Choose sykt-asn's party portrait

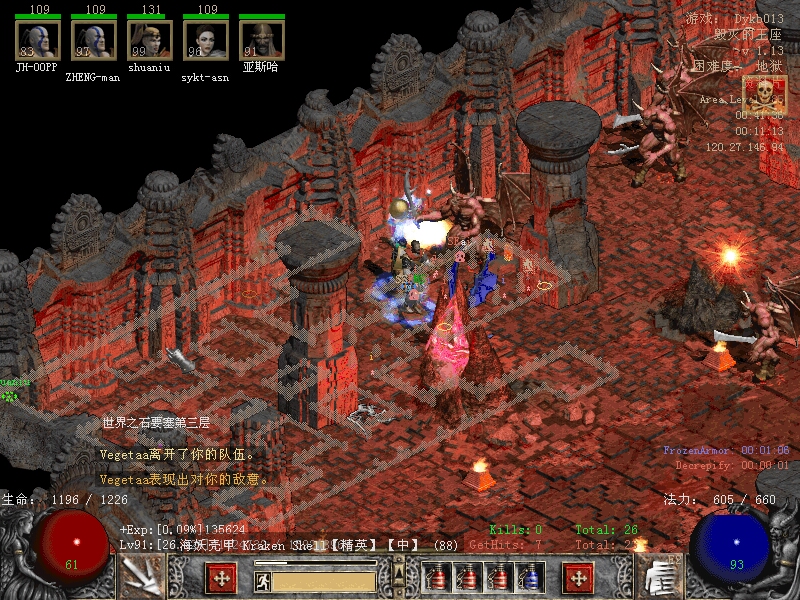[x=206, y=41]
